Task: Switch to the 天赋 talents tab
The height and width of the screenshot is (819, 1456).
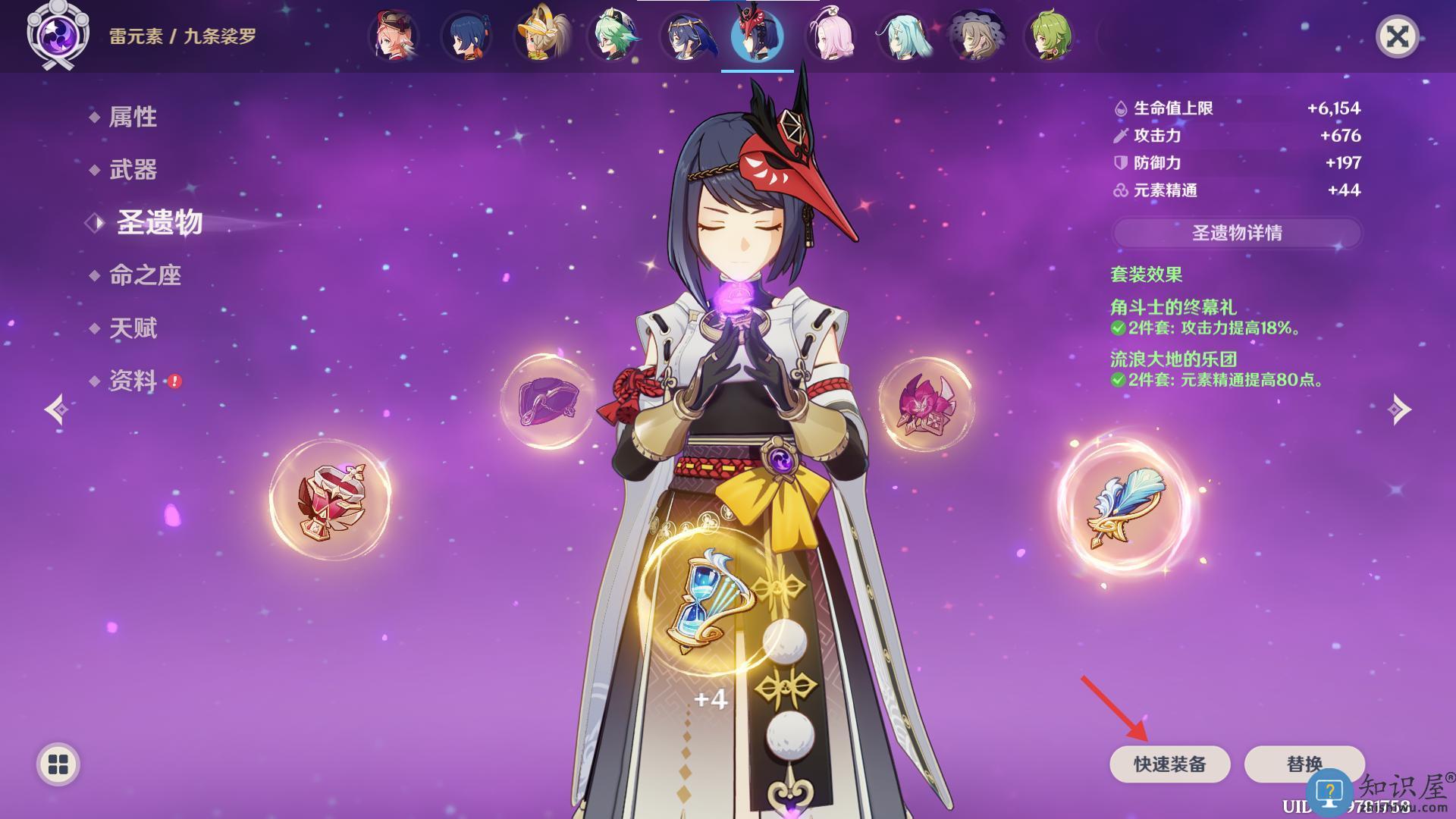Action: tap(133, 328)
